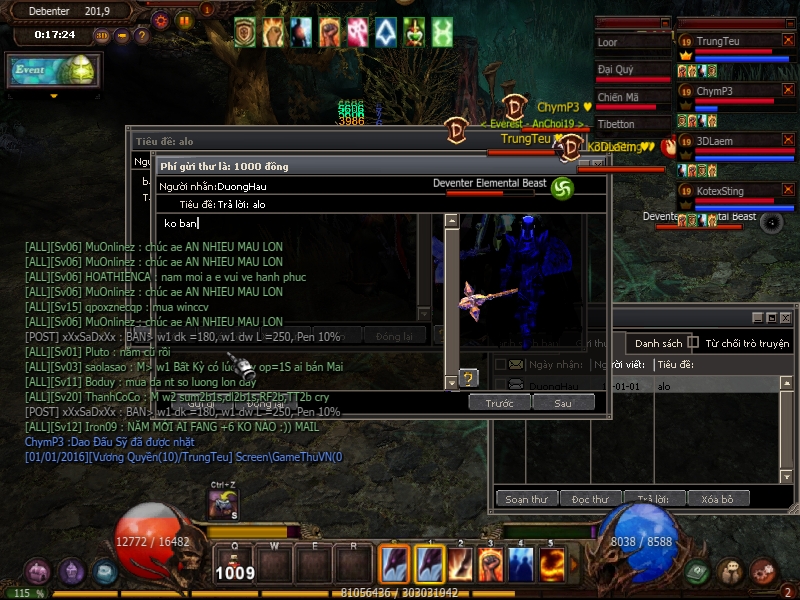Toggle the 'Từ chối trò truyện' checkbox
800x600 pixels.
[694, 343]
